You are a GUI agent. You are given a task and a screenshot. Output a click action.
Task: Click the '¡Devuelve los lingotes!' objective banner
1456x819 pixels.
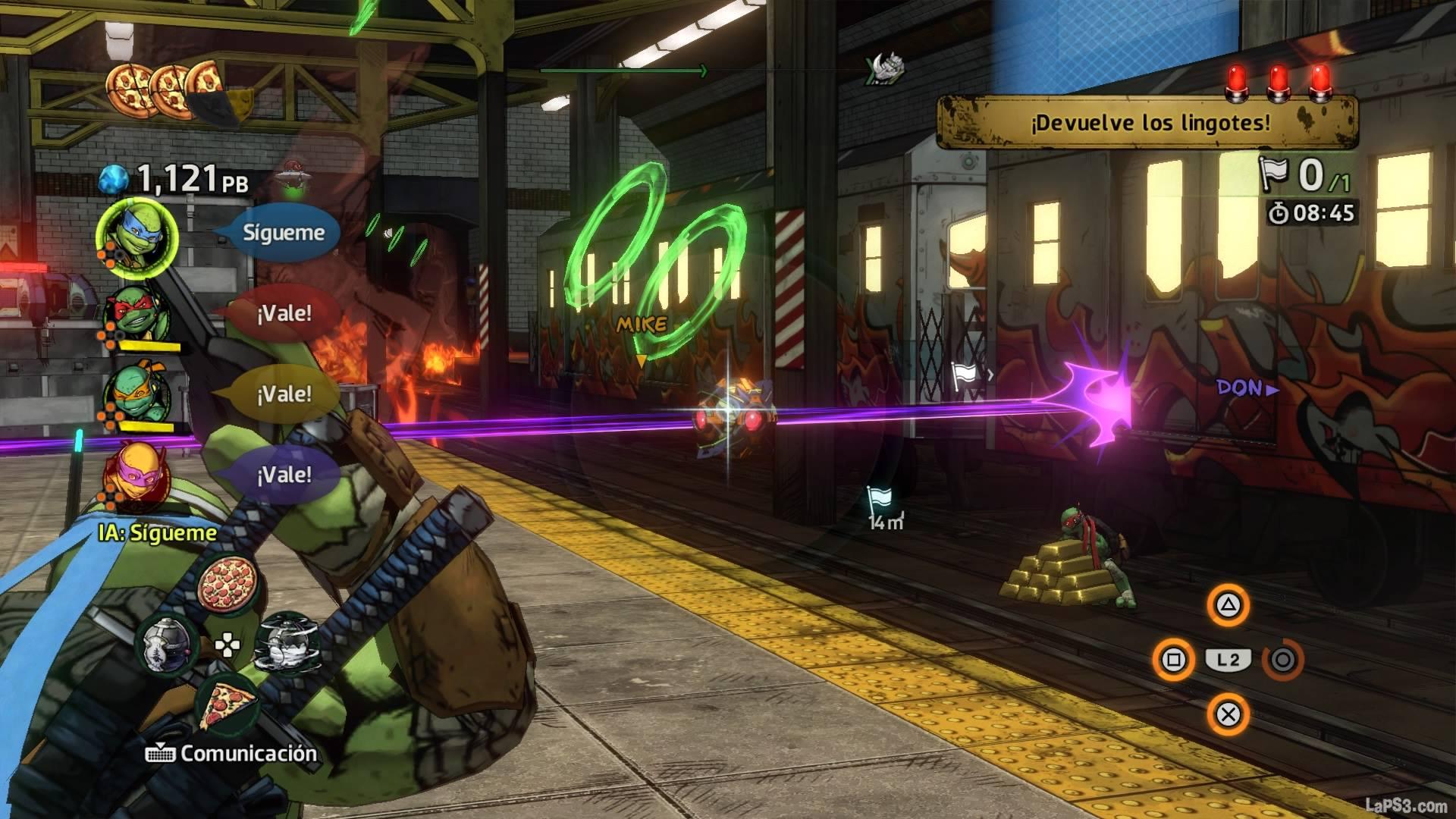tap(1149, 122)
